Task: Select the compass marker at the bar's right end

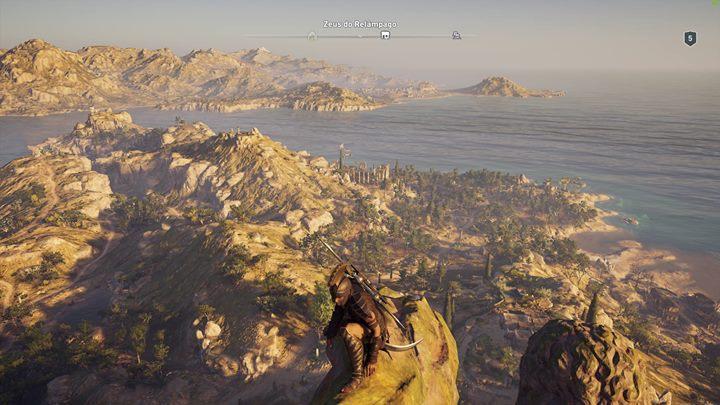Action: pos(456,35)
